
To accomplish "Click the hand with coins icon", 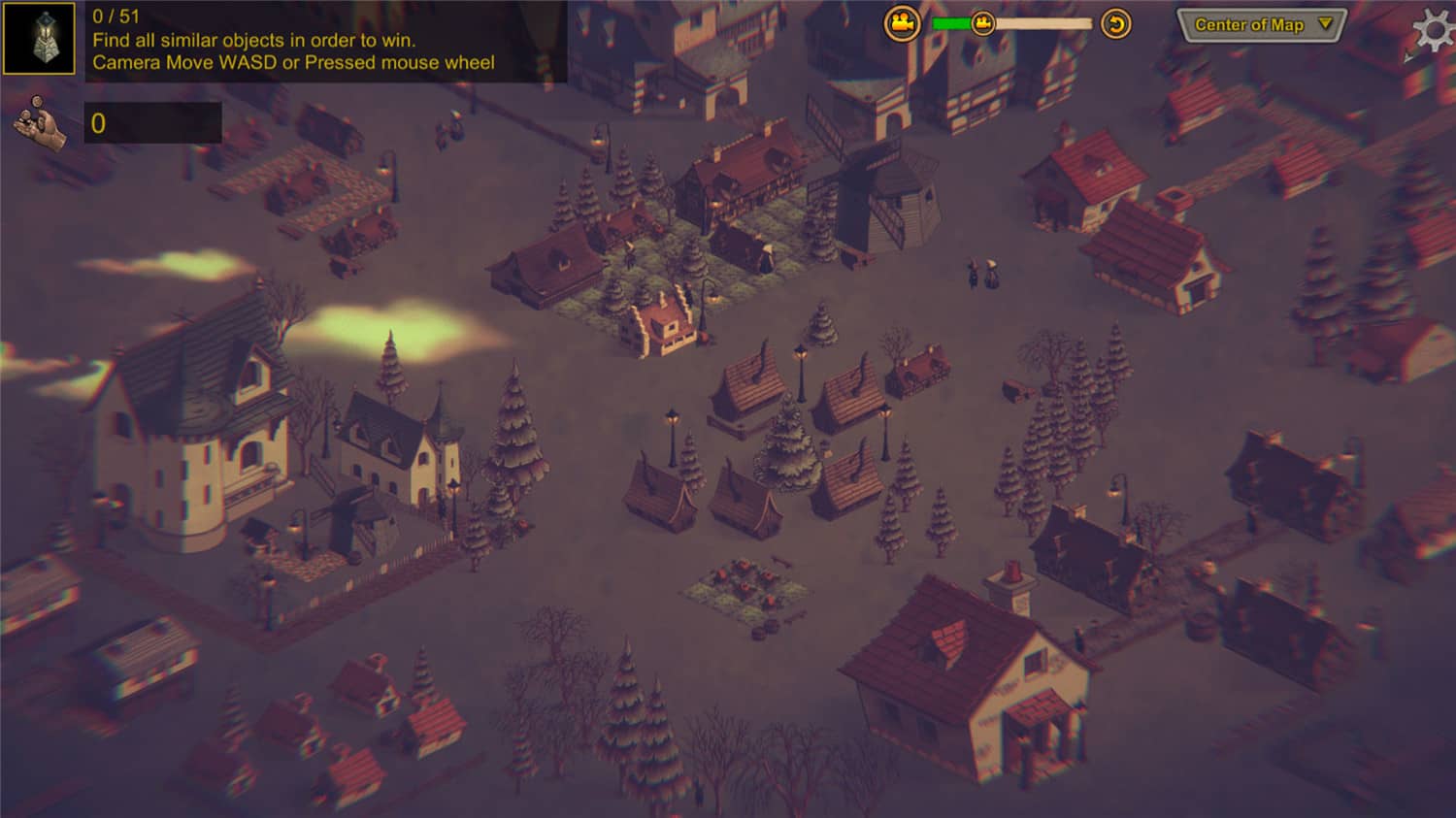I will [40, 124].
